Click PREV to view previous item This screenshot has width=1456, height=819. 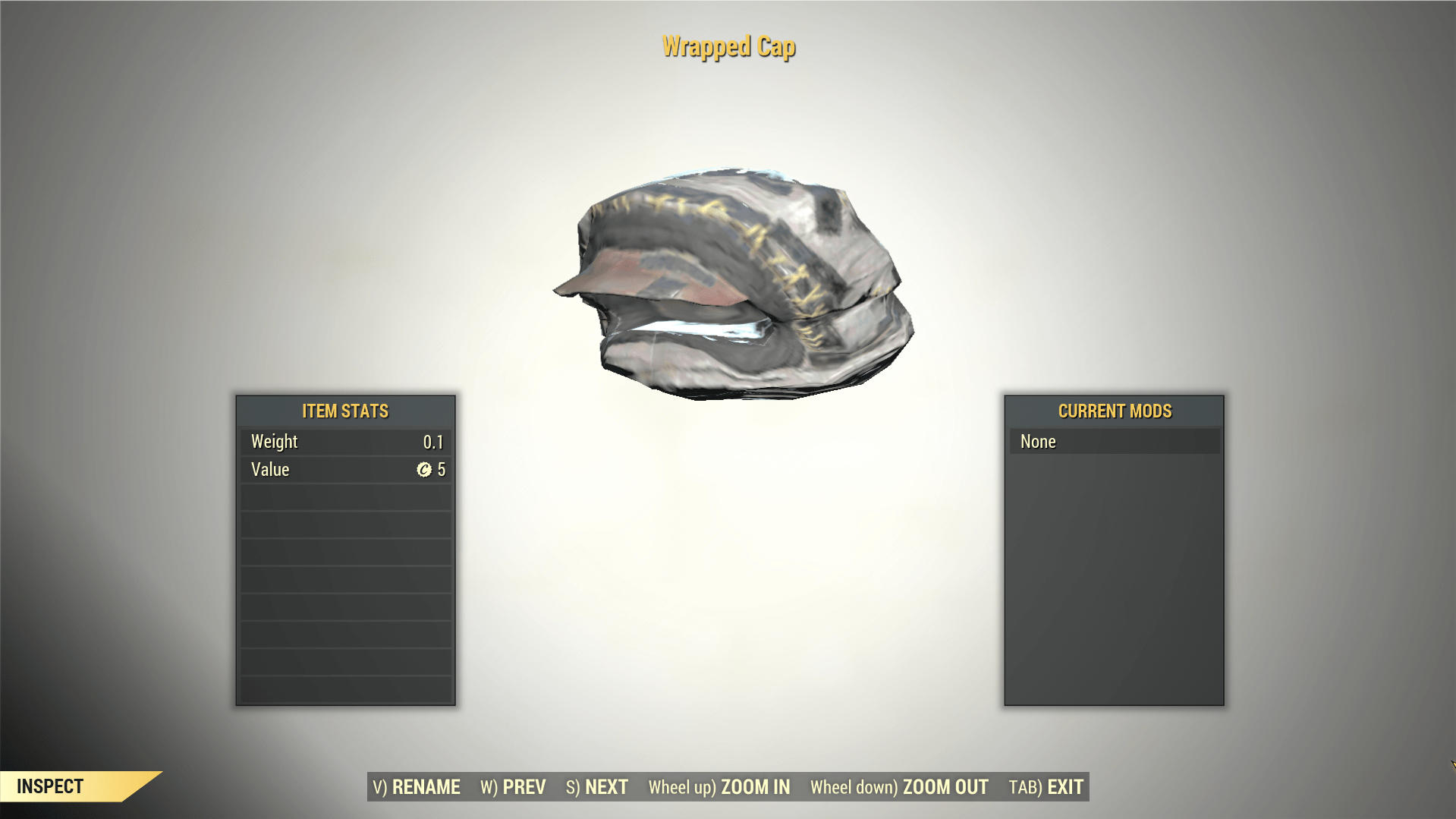point(524,787)
